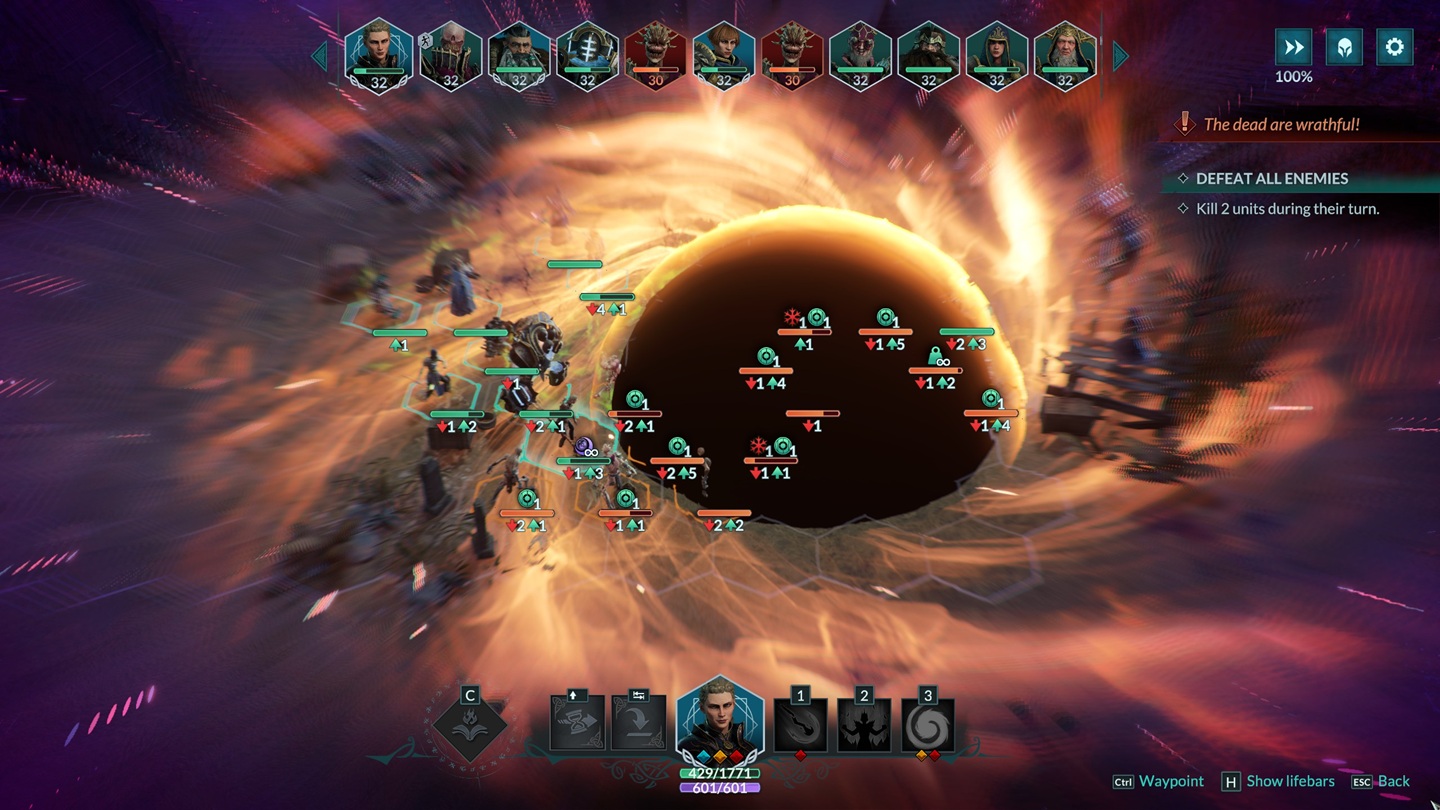Activate the comet strike ability in slot 1
The image size is (1440, 810).
(x=800, y=724)
